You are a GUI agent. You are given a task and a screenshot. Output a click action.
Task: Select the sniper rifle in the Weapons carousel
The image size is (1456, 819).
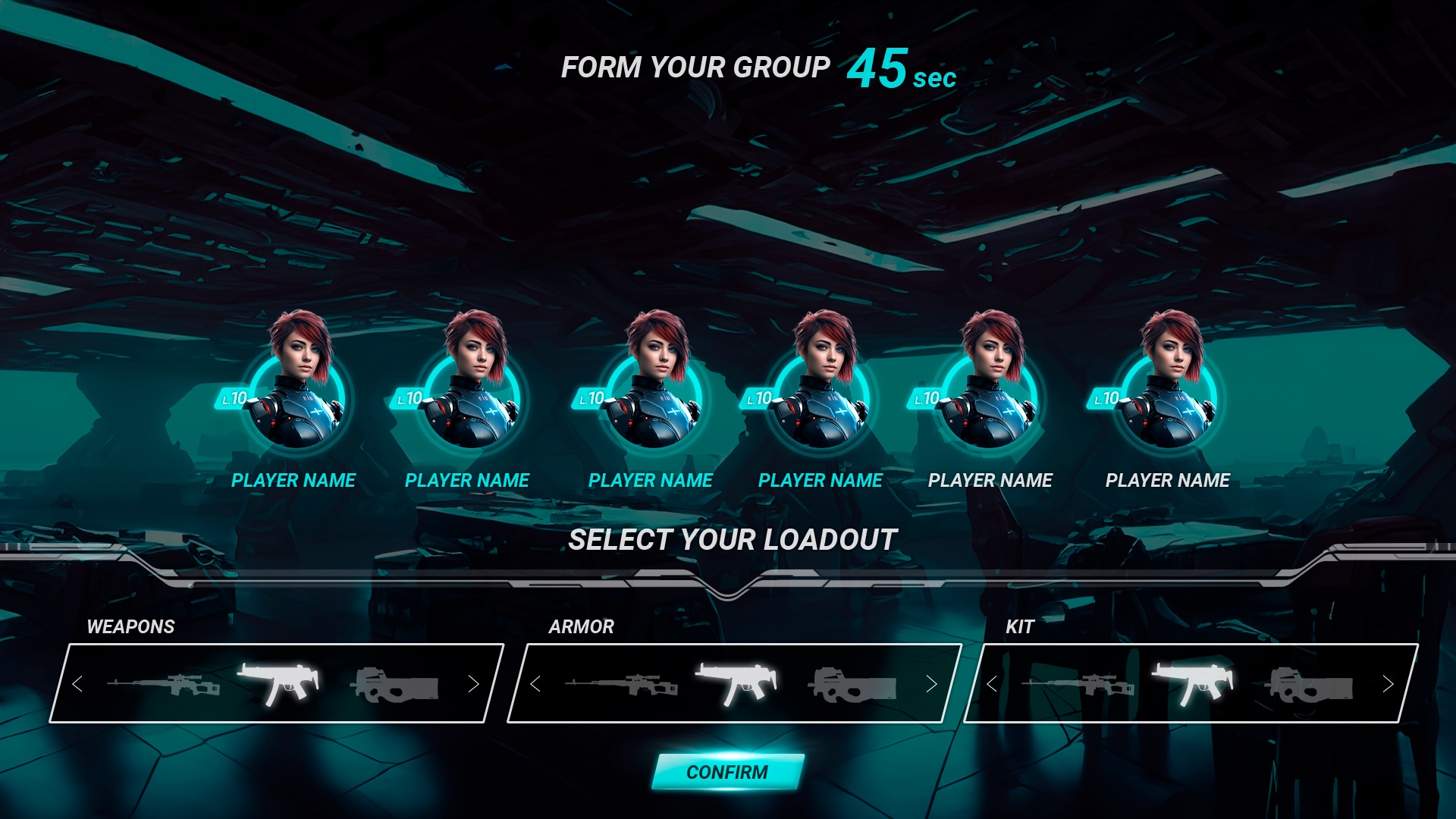point(163,686)
